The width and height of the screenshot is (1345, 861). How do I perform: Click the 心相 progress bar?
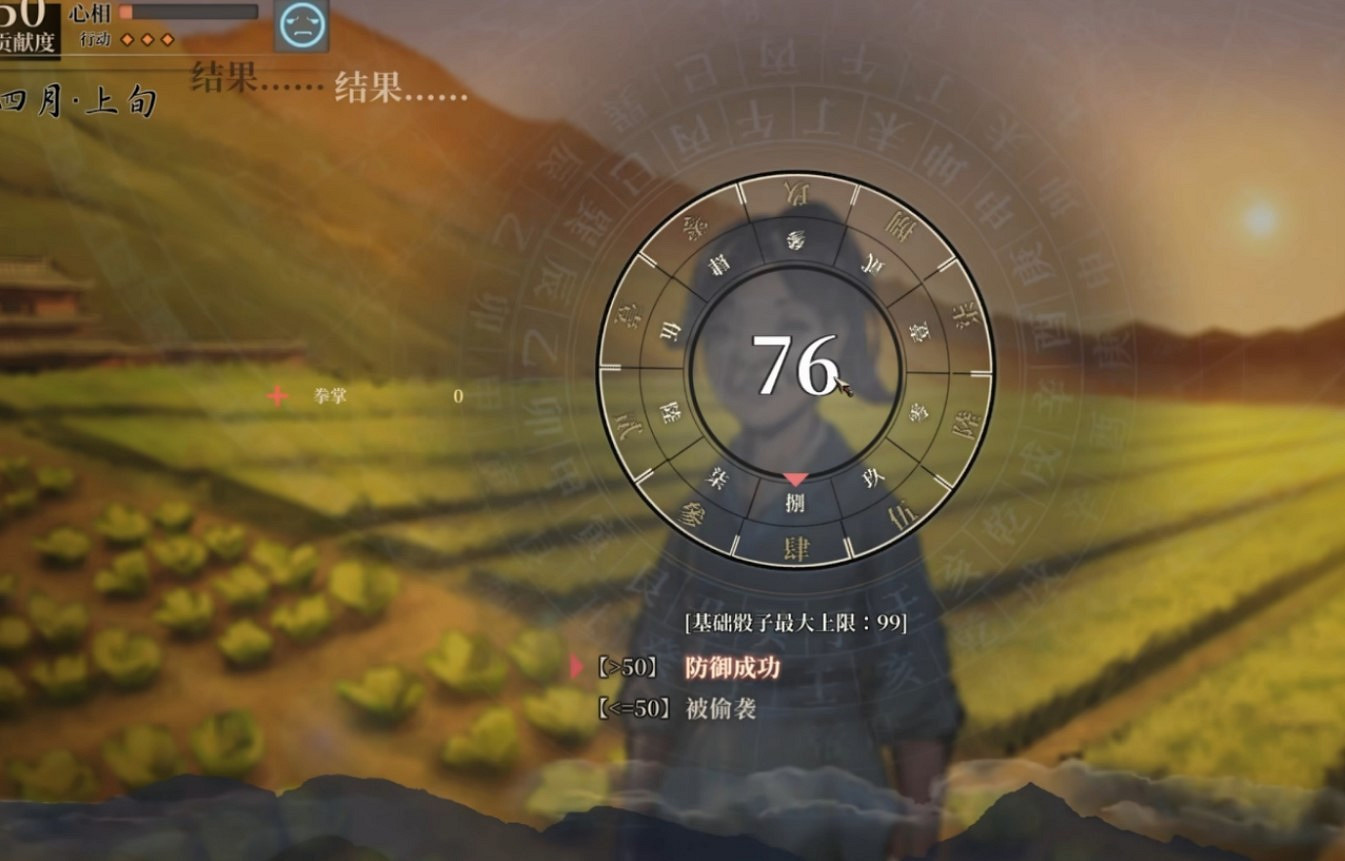pos(190,13)
